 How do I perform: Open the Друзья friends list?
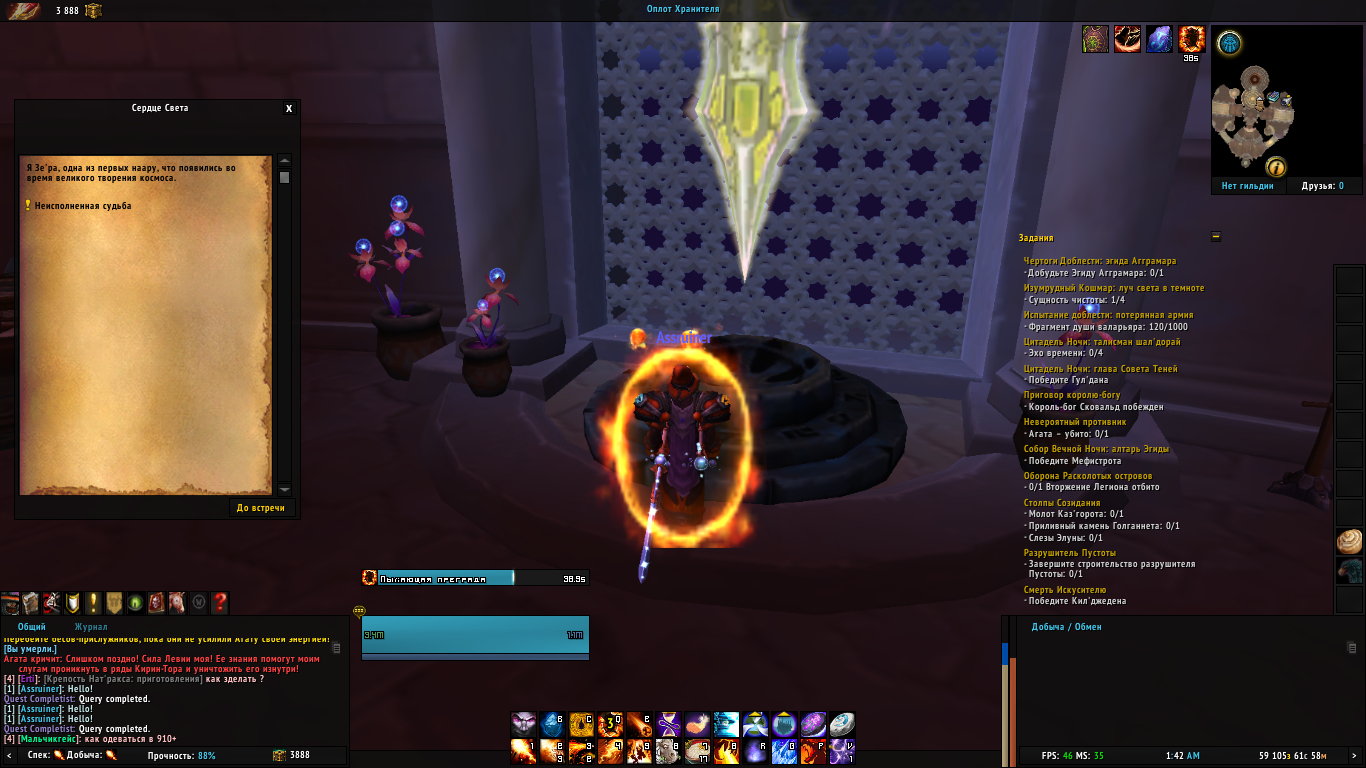click(1322, 186)
